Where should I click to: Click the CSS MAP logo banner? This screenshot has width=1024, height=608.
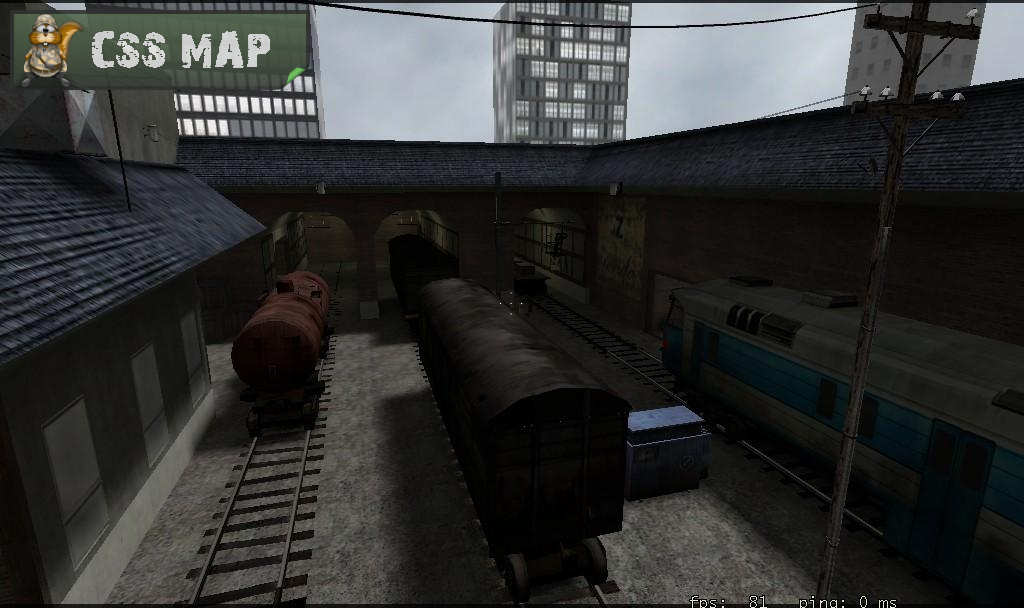click(160, 50)
